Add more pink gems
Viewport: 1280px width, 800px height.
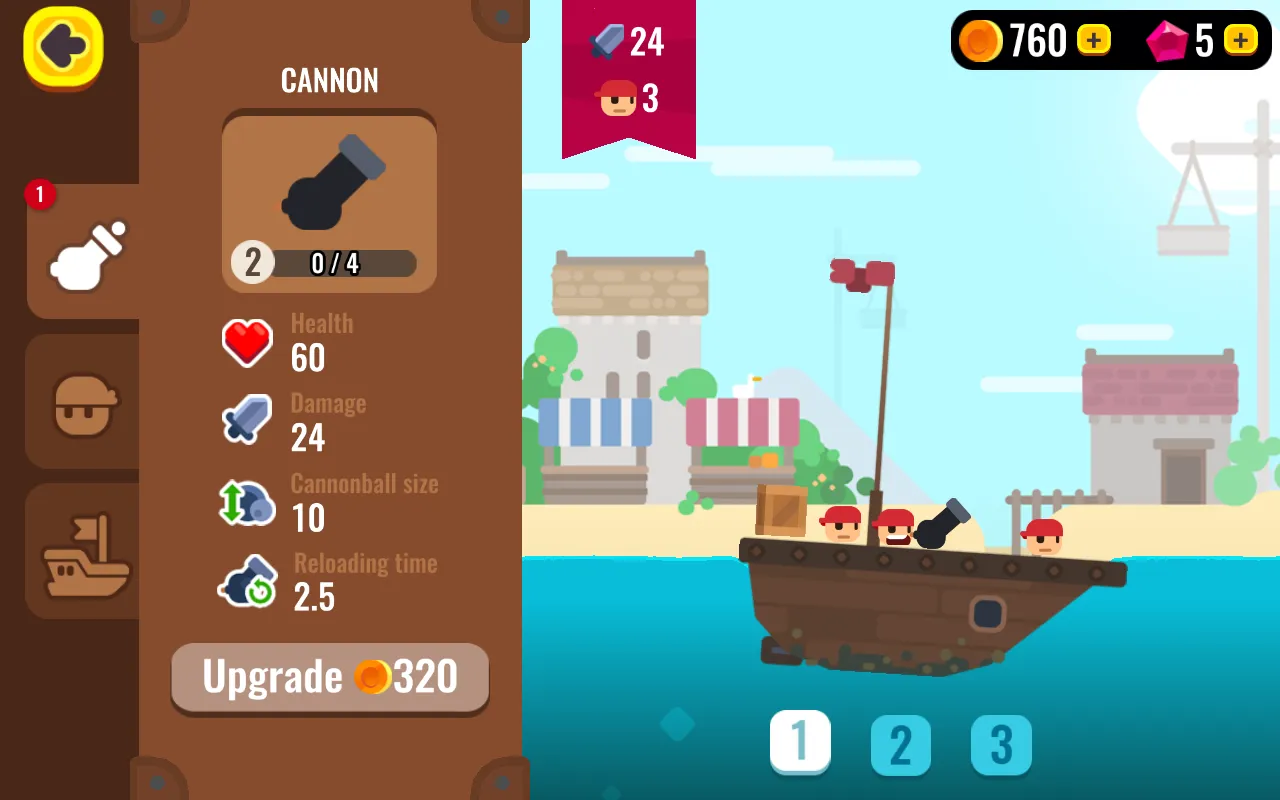click(1240, 40)
